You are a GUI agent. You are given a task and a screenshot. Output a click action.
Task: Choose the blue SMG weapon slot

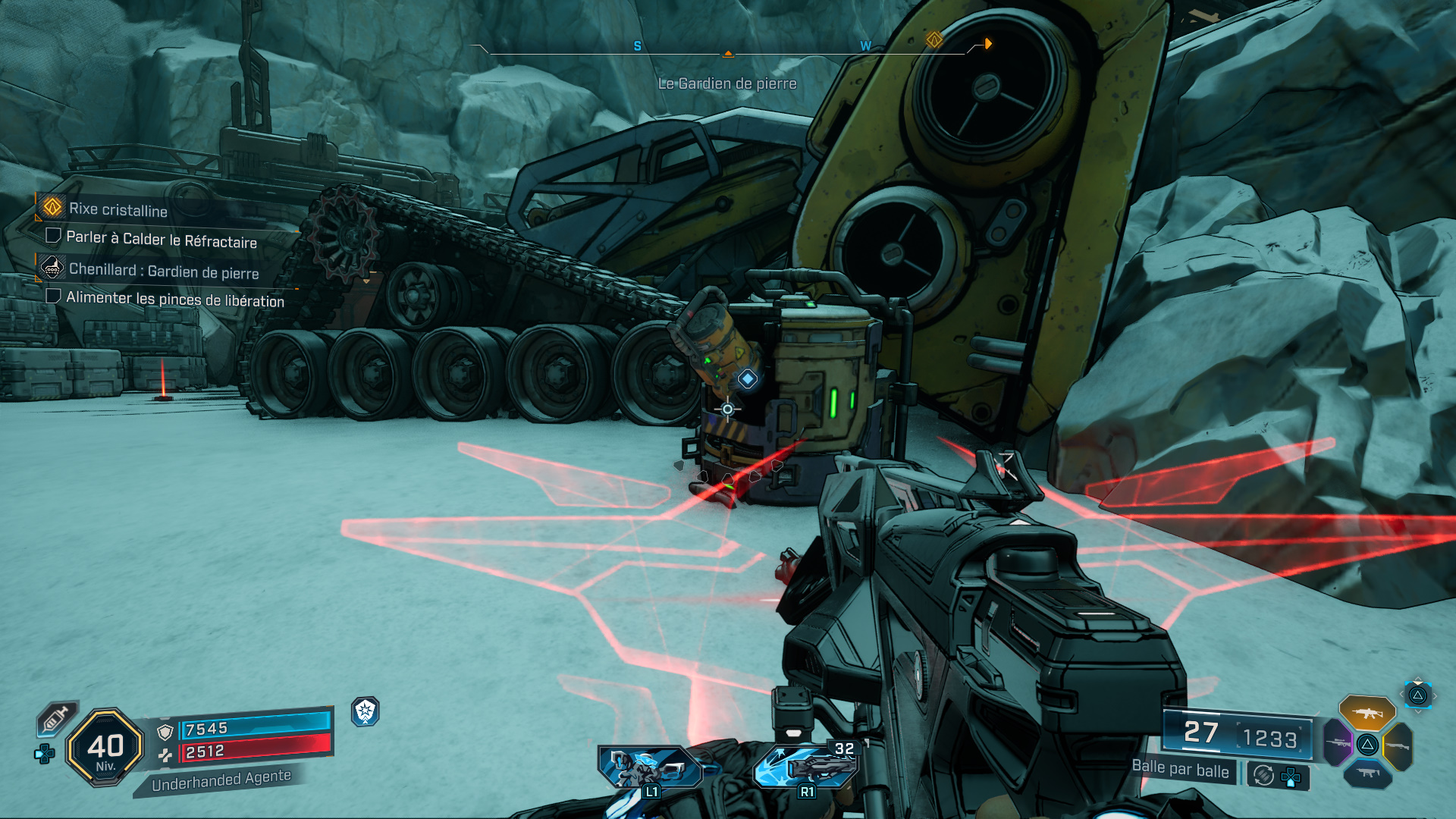click(x=1367, y=773)
